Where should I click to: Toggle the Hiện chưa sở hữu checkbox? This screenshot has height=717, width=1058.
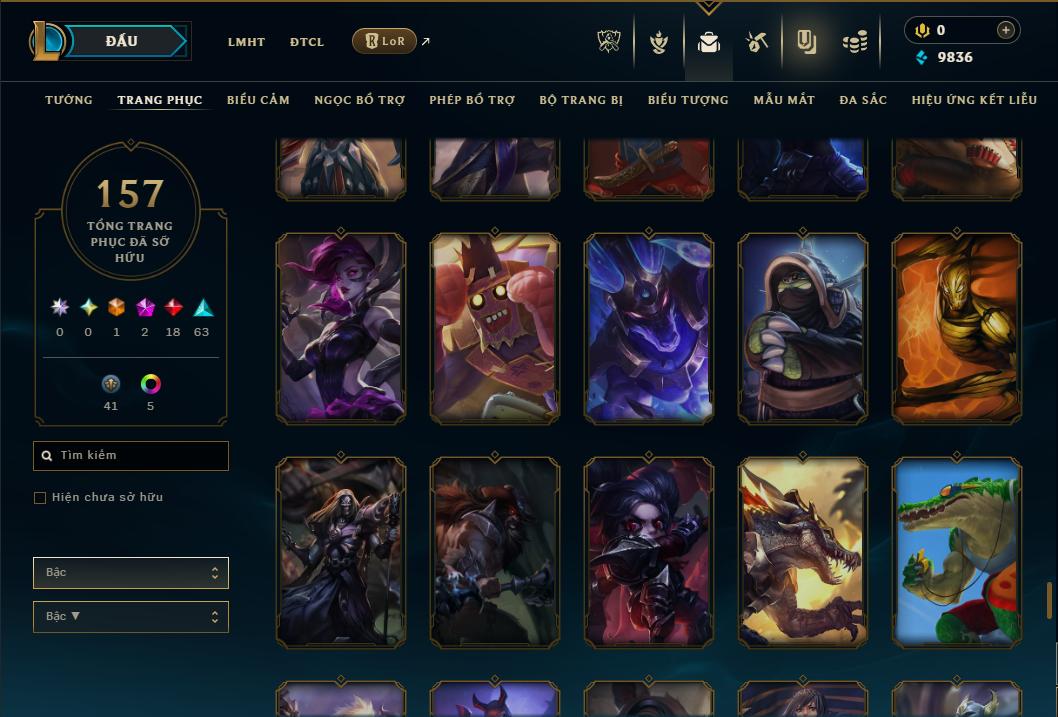[x=40, y=498]
